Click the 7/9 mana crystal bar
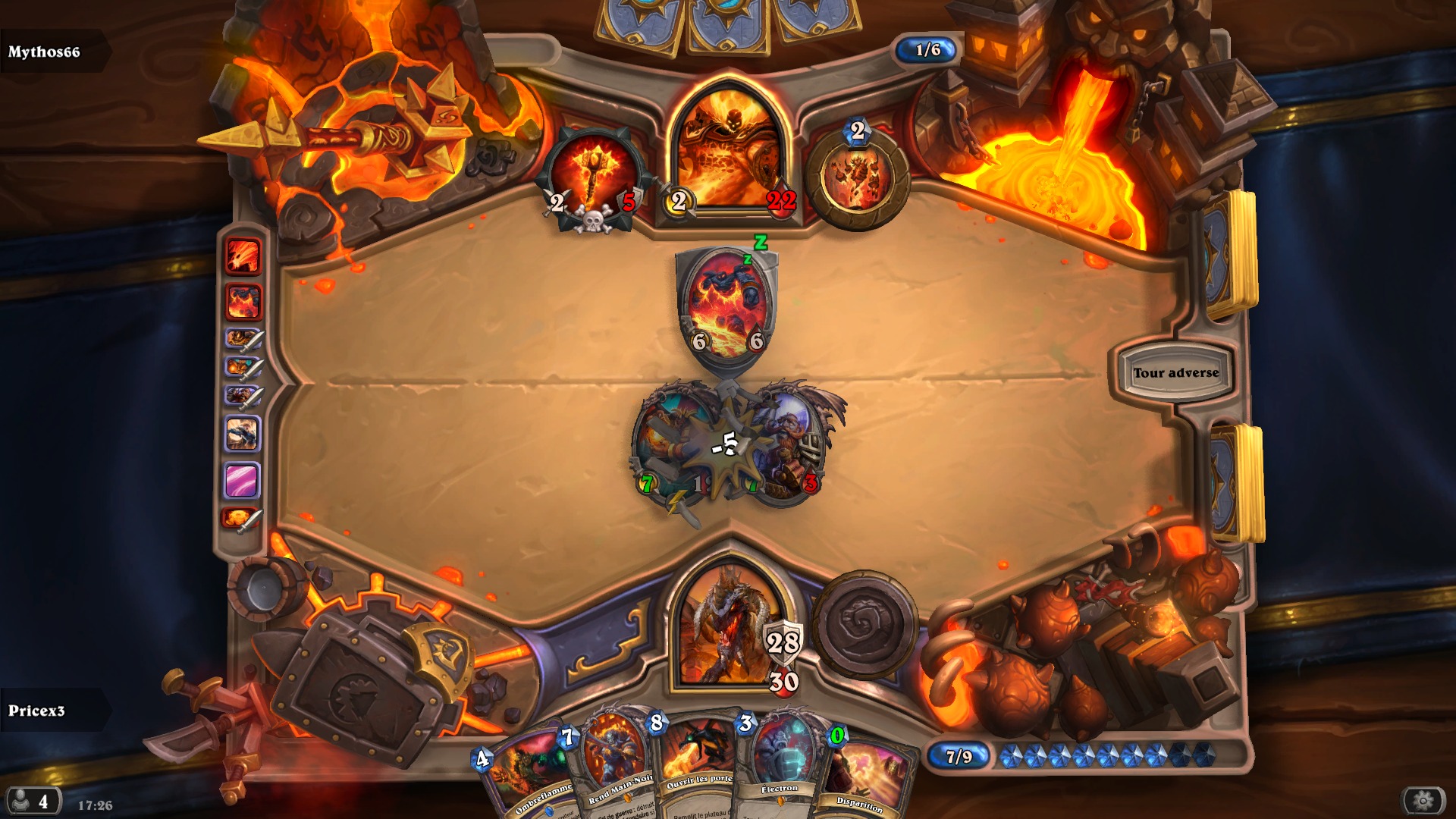Viewport: 1456px width, 819px height. (958, 755)
